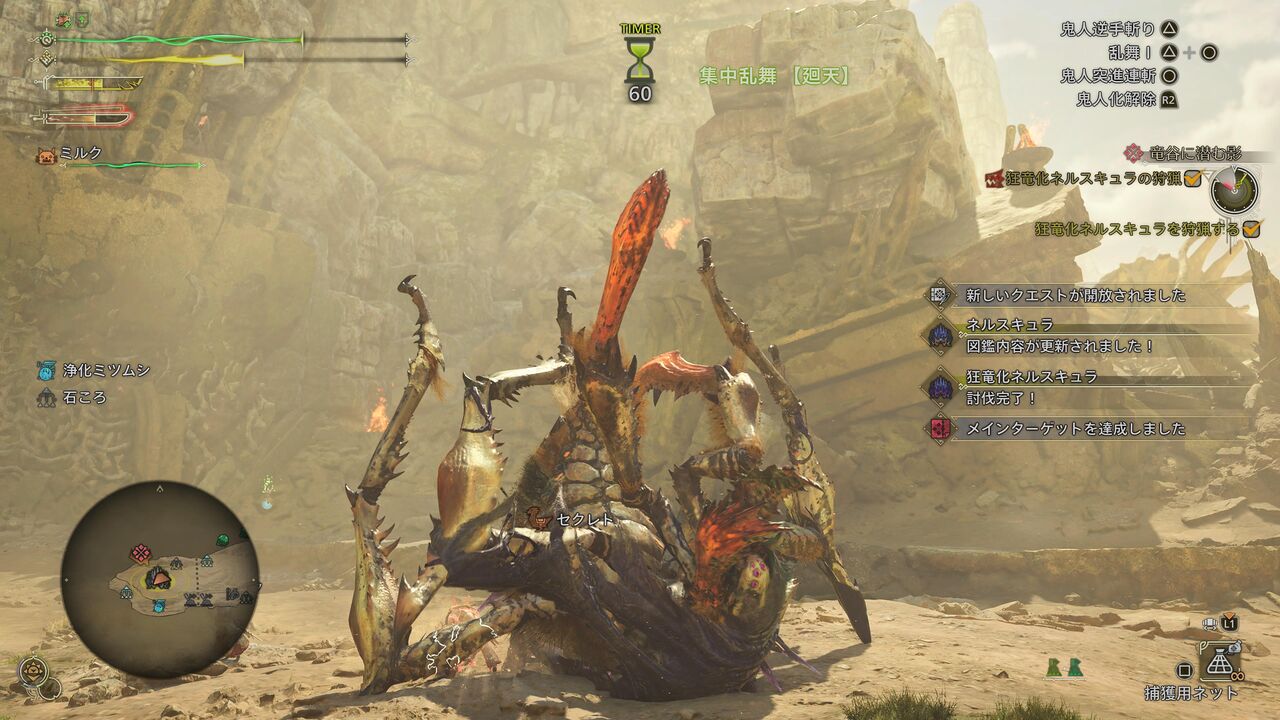Select the 捕獲用ネット item slot

[x=1220, y=662]
